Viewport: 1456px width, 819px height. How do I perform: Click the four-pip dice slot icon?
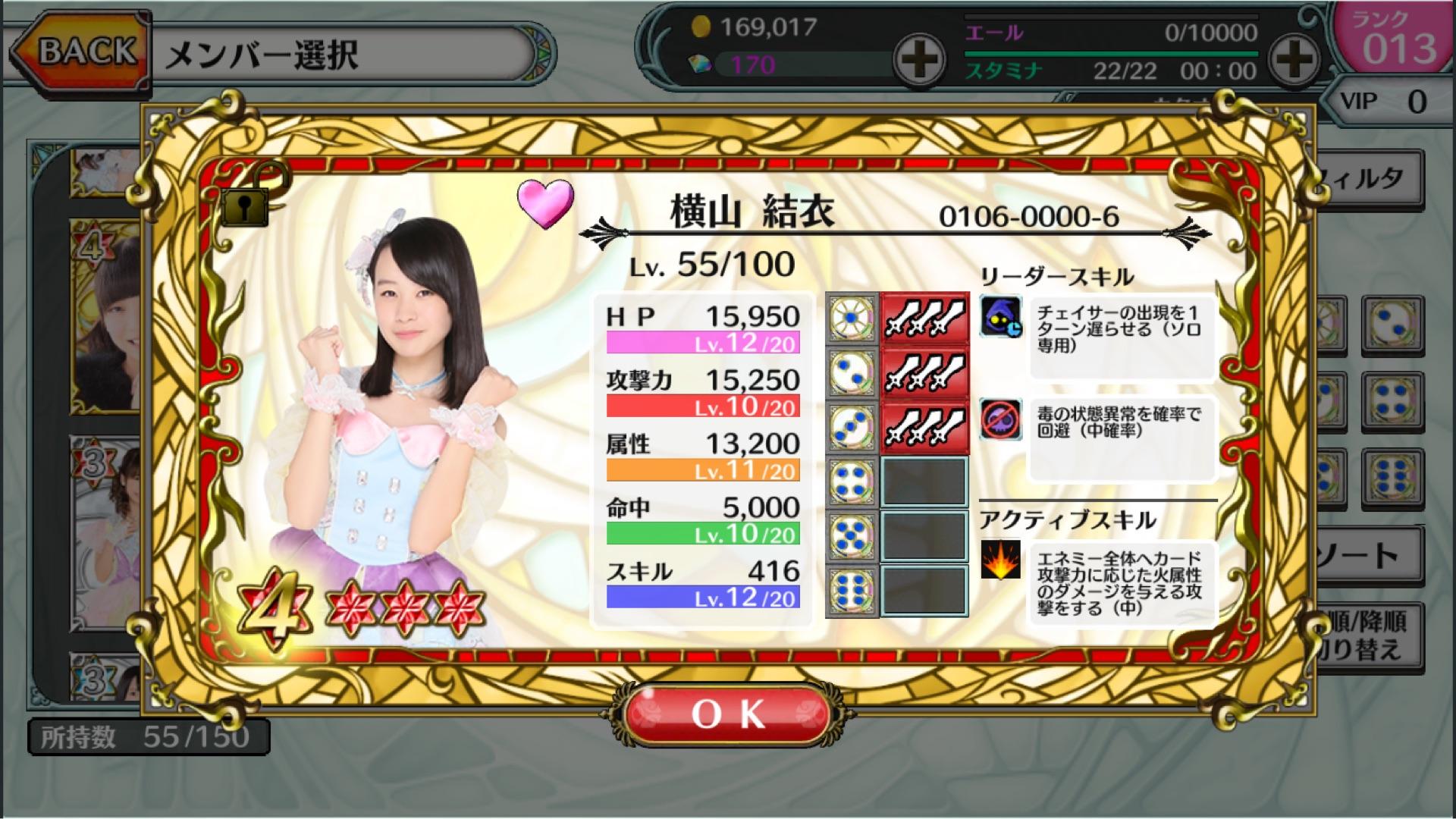coord(852,482)
